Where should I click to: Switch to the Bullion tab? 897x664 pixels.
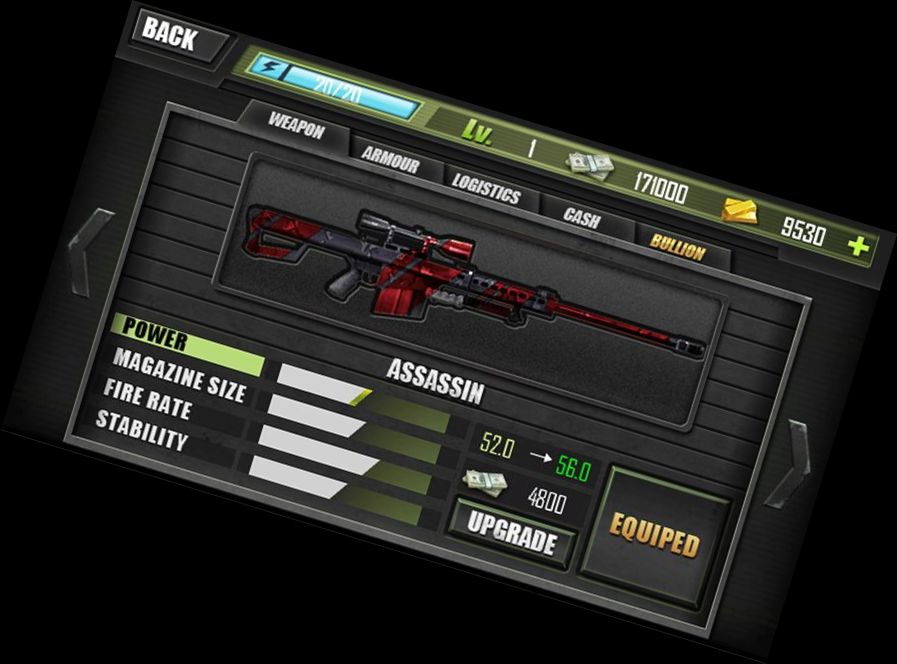[x=677, y=245]
